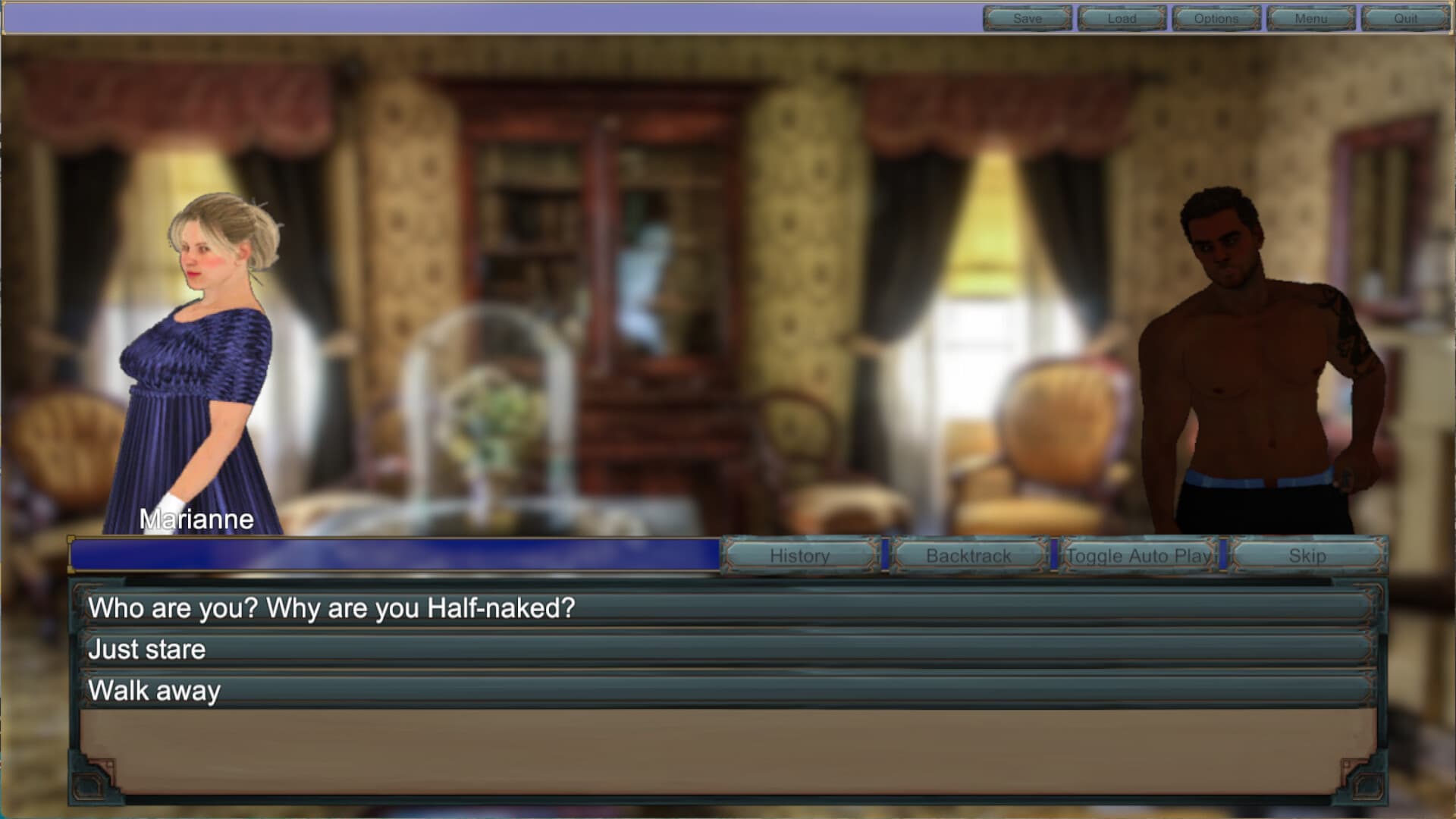Open the main Menu
This screenshot has height=819, width=1456.
click(x=1311, y=19)
